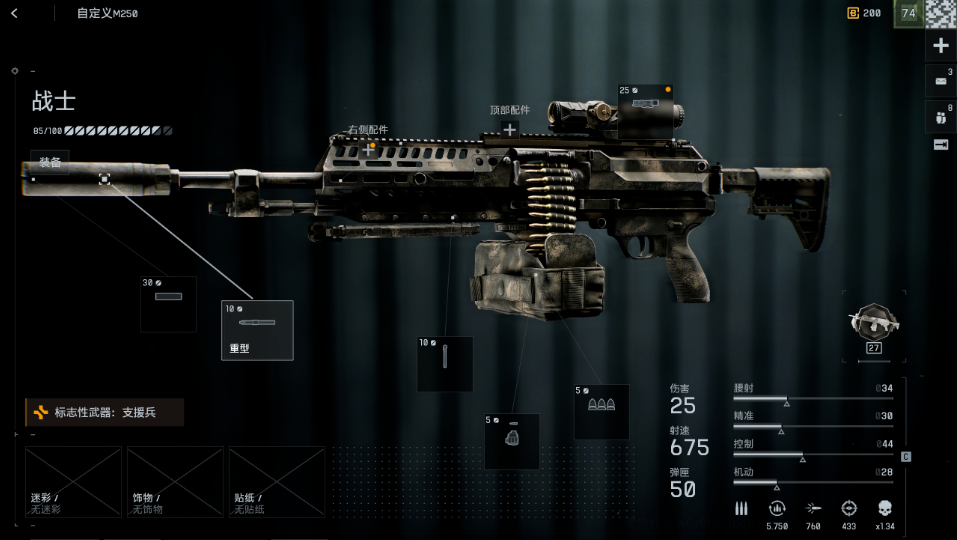Open the squad icon with badge 8
957x540 pixels.
(940, 116)
